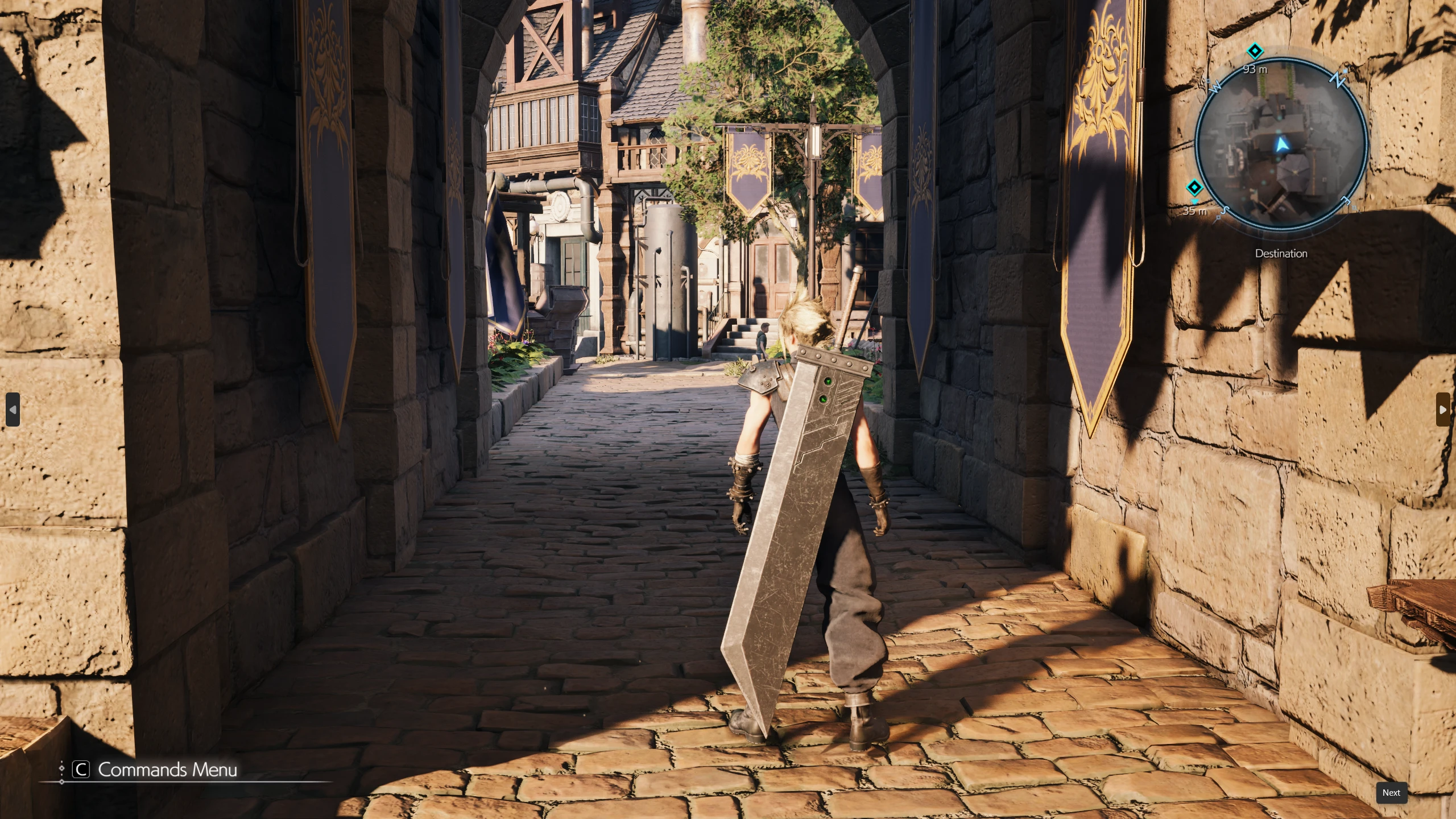Select the 93 m destination marker
Viewport: 1456px width, 819px height.
click(x=1255, y=51)
